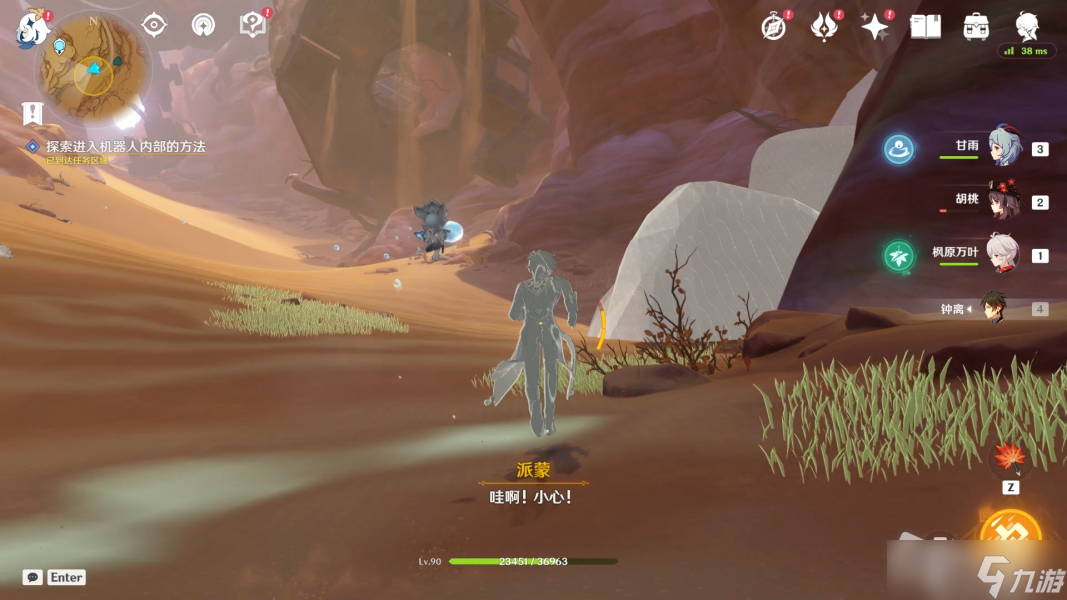Viewport: 1067px width, 600px height.
Task: Open the Paimon main menu
Action: point(32,29)
